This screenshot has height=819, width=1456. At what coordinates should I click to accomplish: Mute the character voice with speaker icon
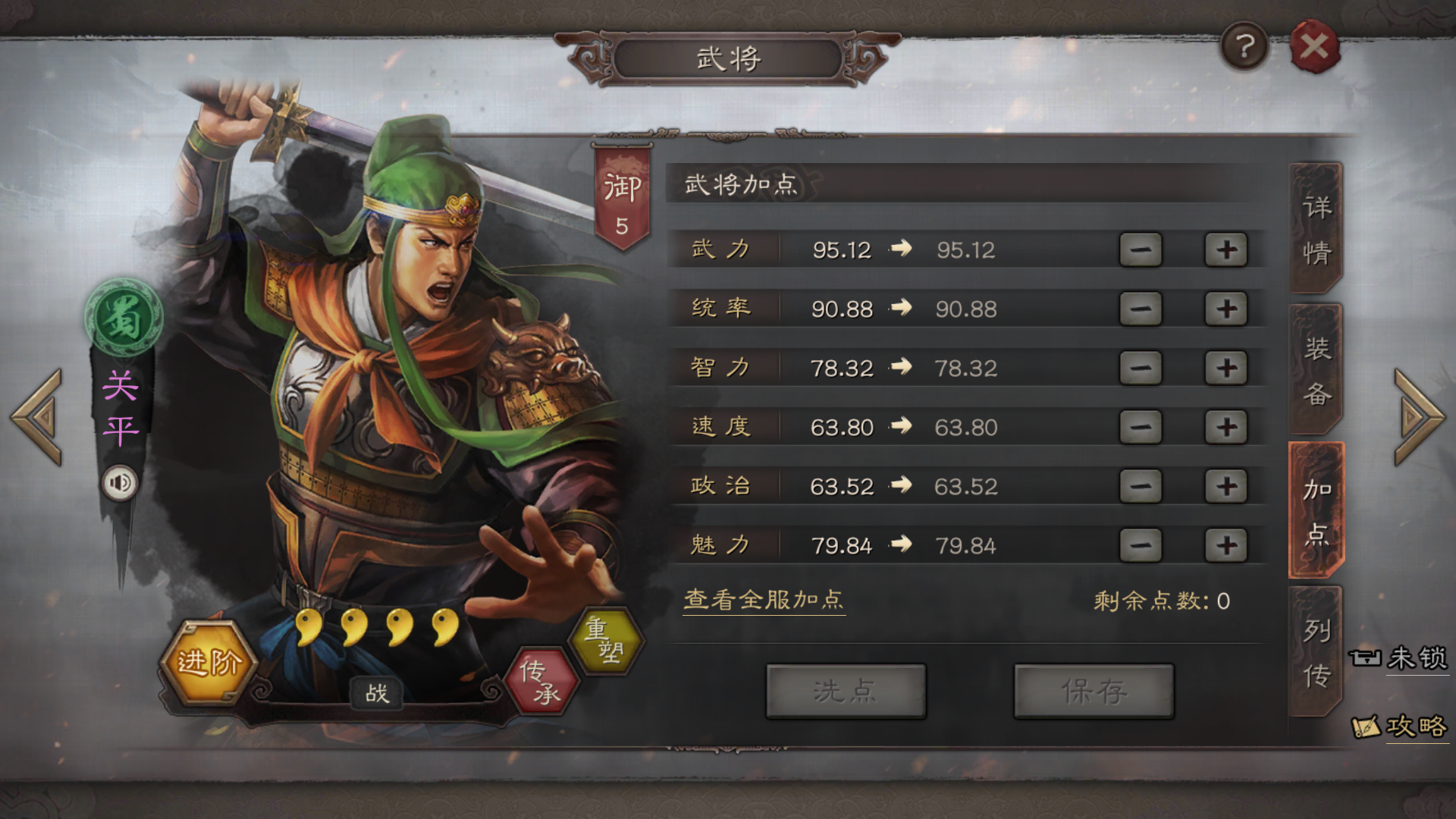[120, 482]
